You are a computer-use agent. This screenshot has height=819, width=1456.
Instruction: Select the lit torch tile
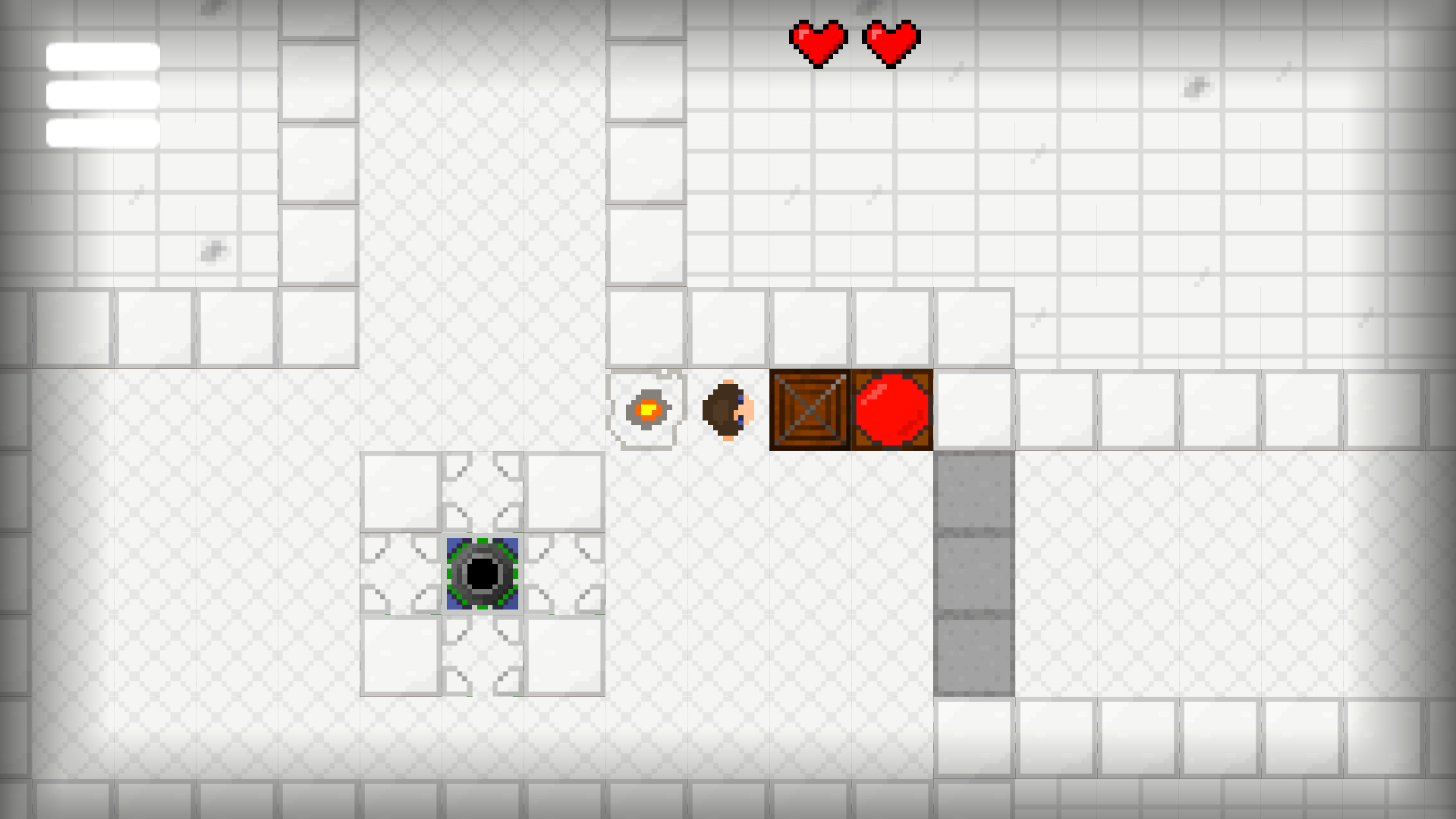(646, 410)
